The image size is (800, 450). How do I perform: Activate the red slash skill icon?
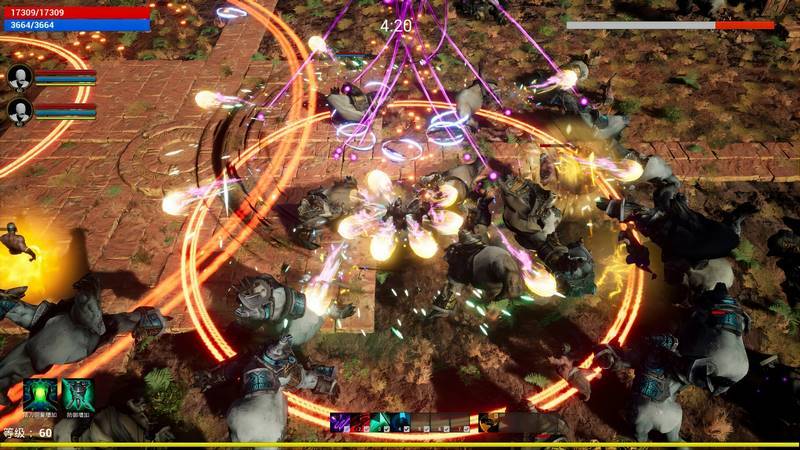[360, 422]
